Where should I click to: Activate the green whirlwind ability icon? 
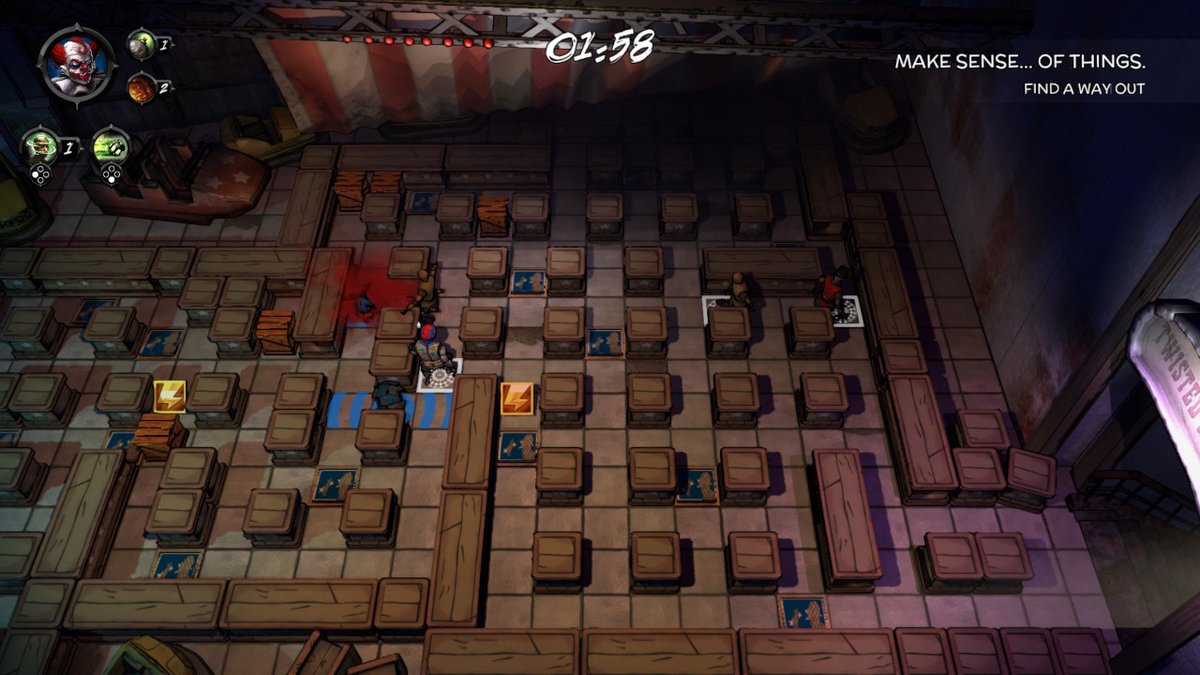[x=40, y=148]
